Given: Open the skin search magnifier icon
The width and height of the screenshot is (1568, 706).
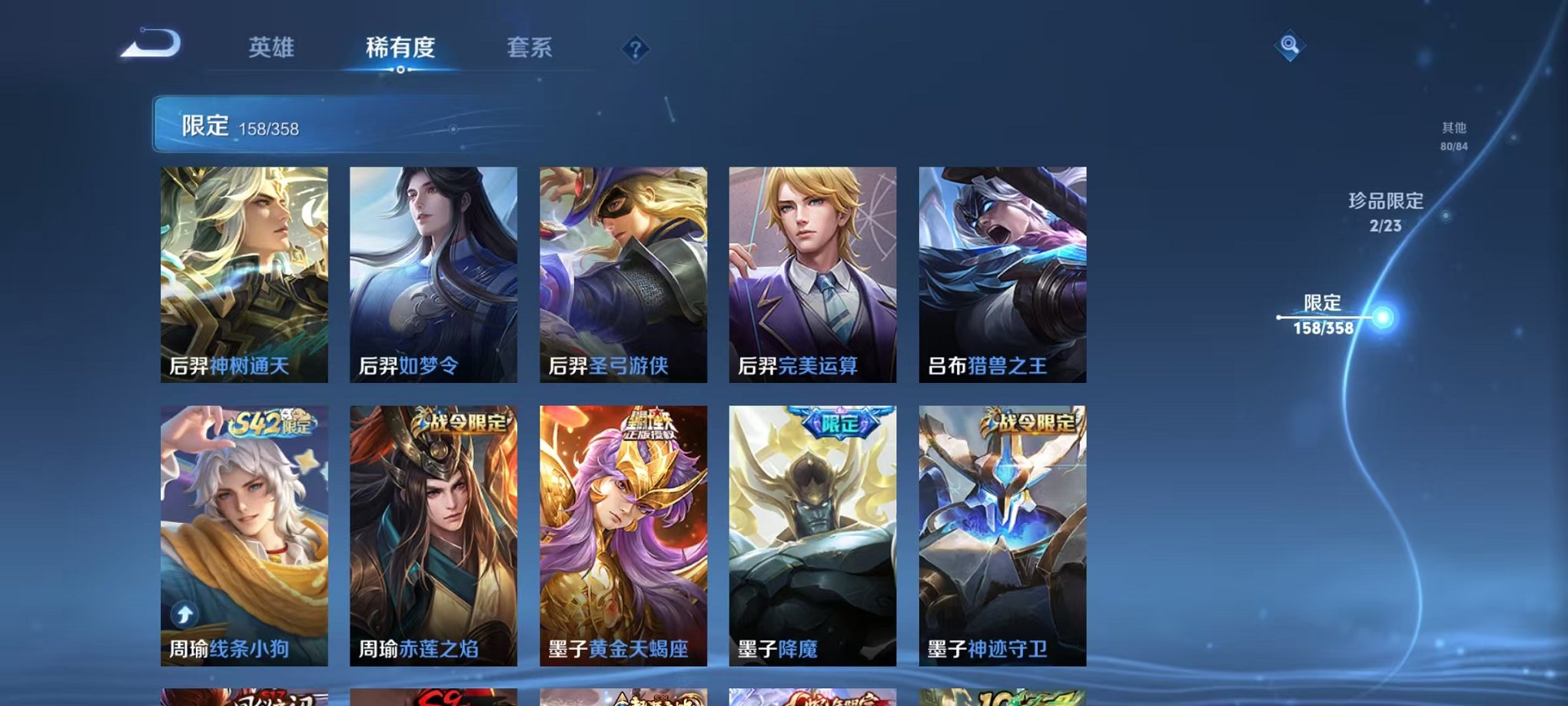Looking at the screenshot, I should 1291,45.
